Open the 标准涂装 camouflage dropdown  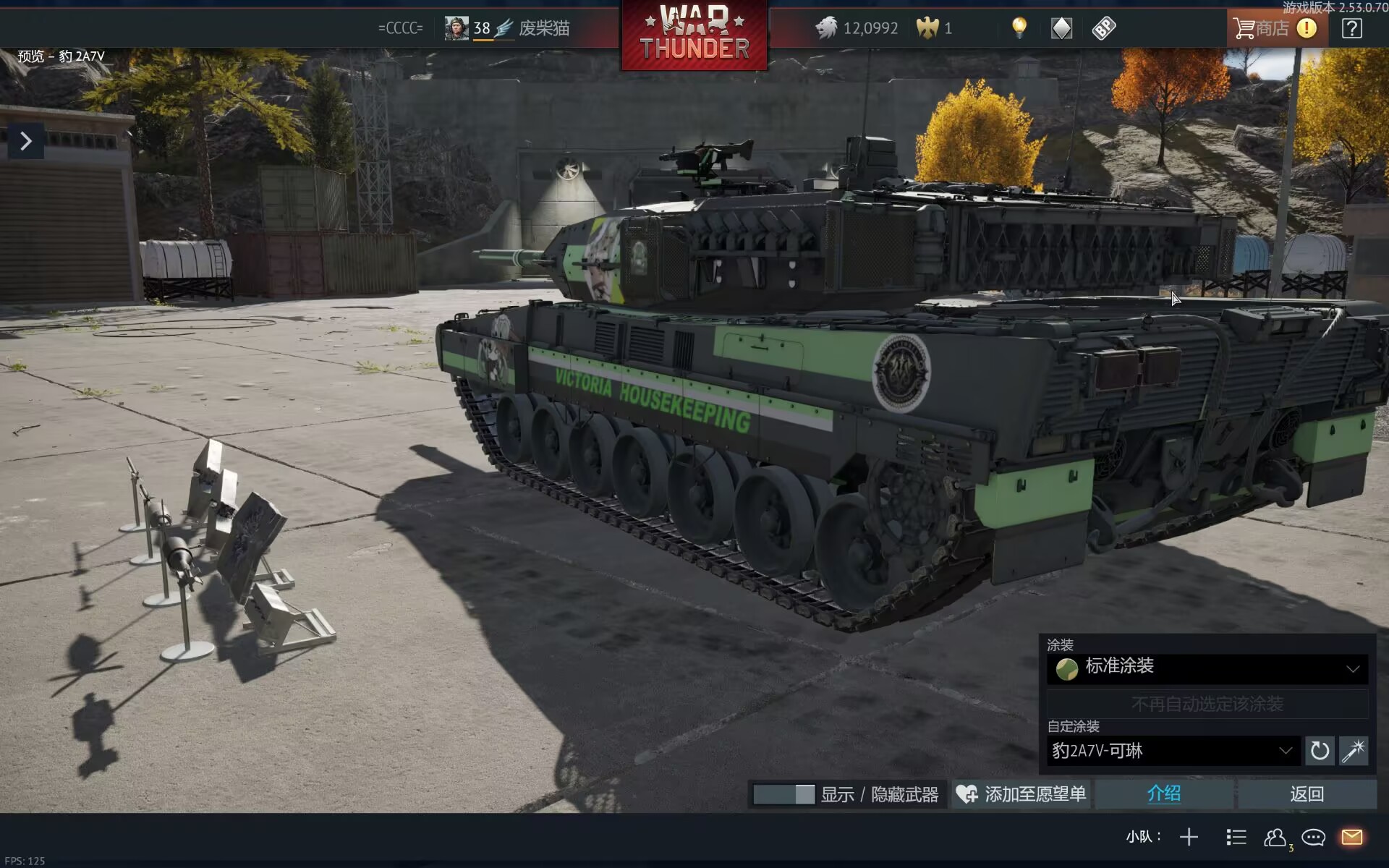click(1207, 668)
